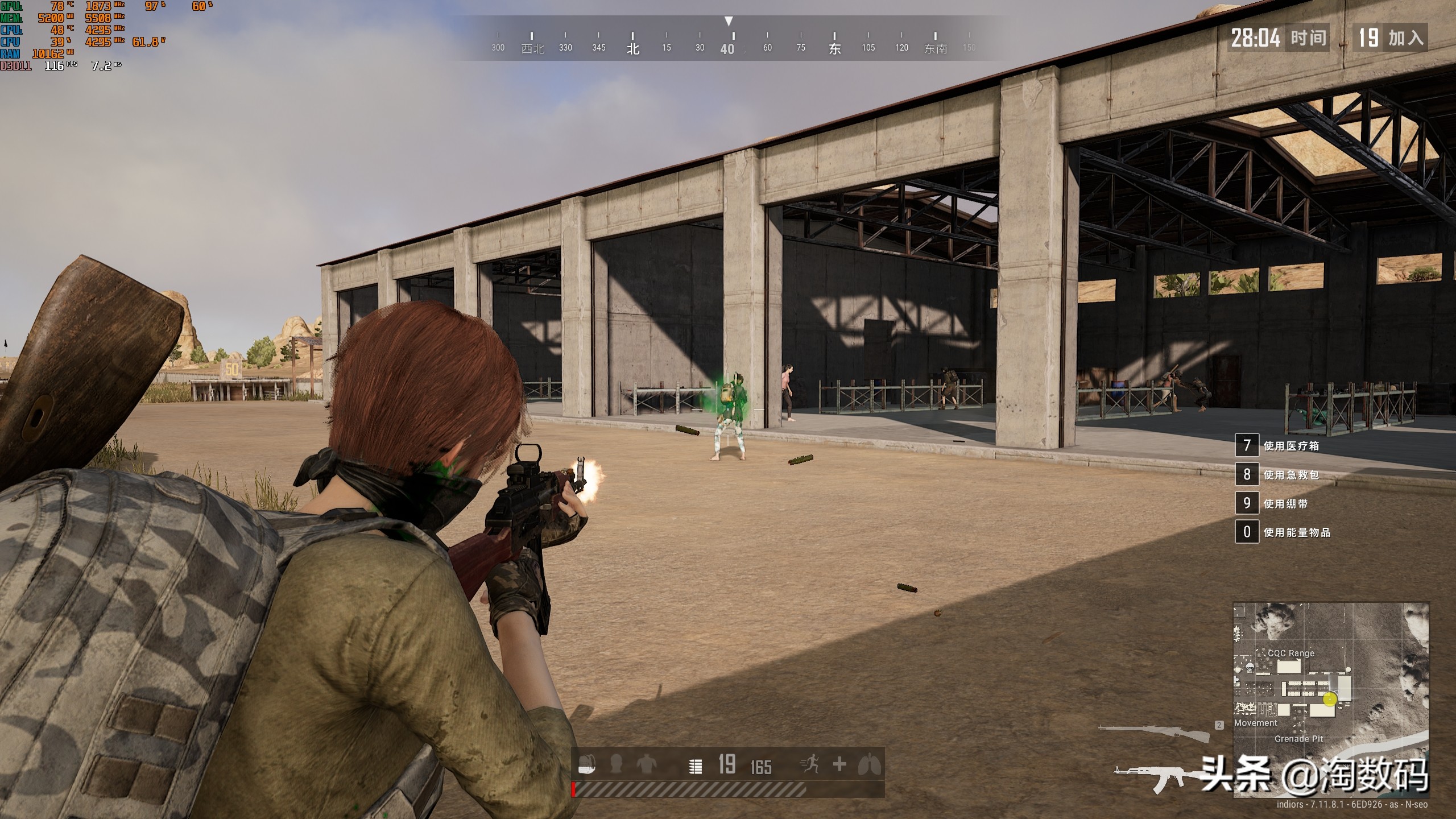1456x819 pixels.
Task: Click the plus-shaped healing status icon
Action: pyautogui.click(x=839, y=764)
